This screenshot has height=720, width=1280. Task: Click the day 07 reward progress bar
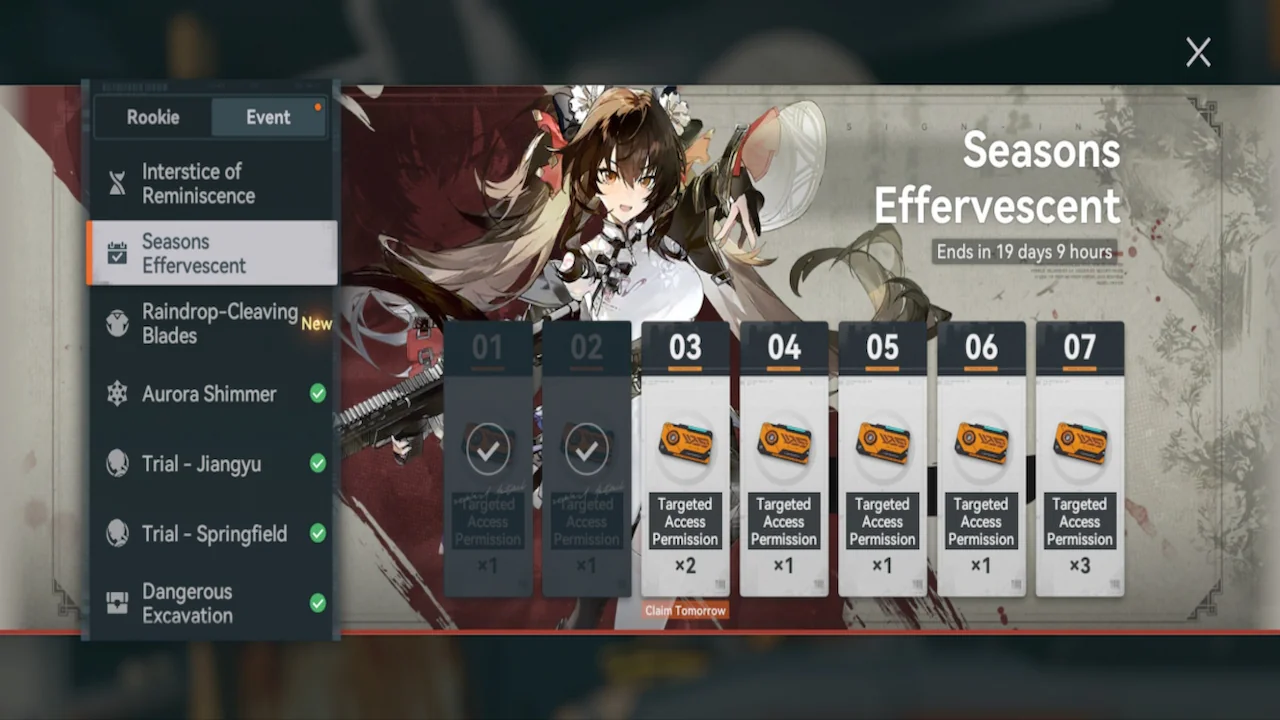point(1079,370)
